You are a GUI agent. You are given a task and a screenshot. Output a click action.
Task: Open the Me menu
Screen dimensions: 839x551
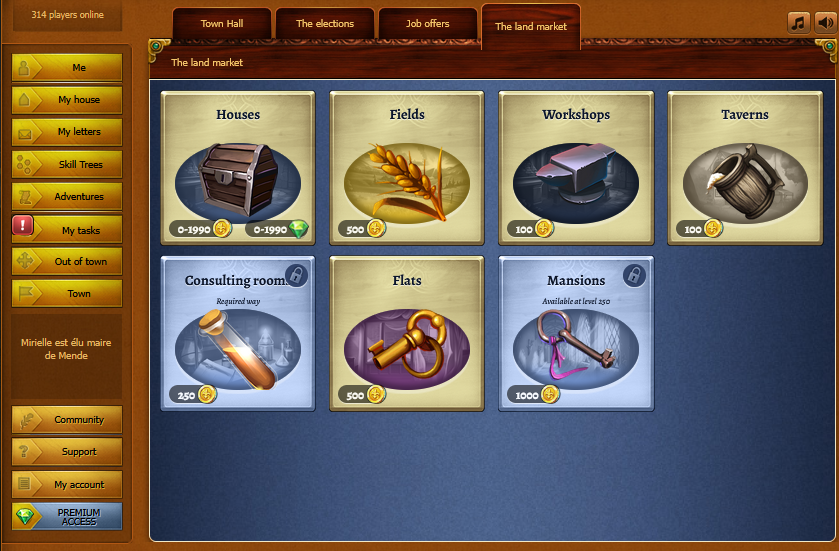[67, 67]
